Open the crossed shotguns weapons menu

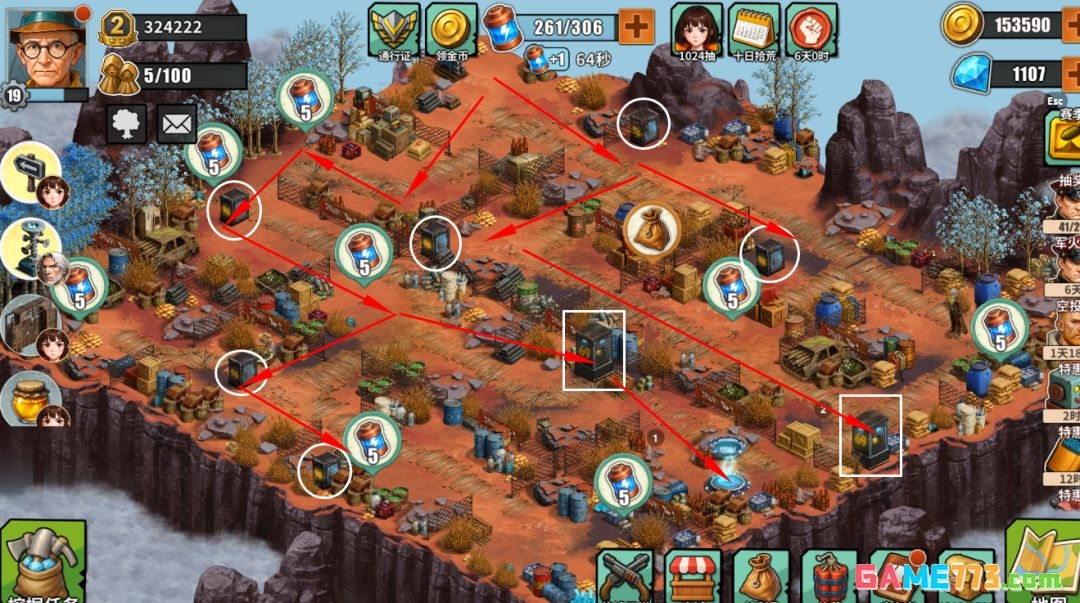625,577
